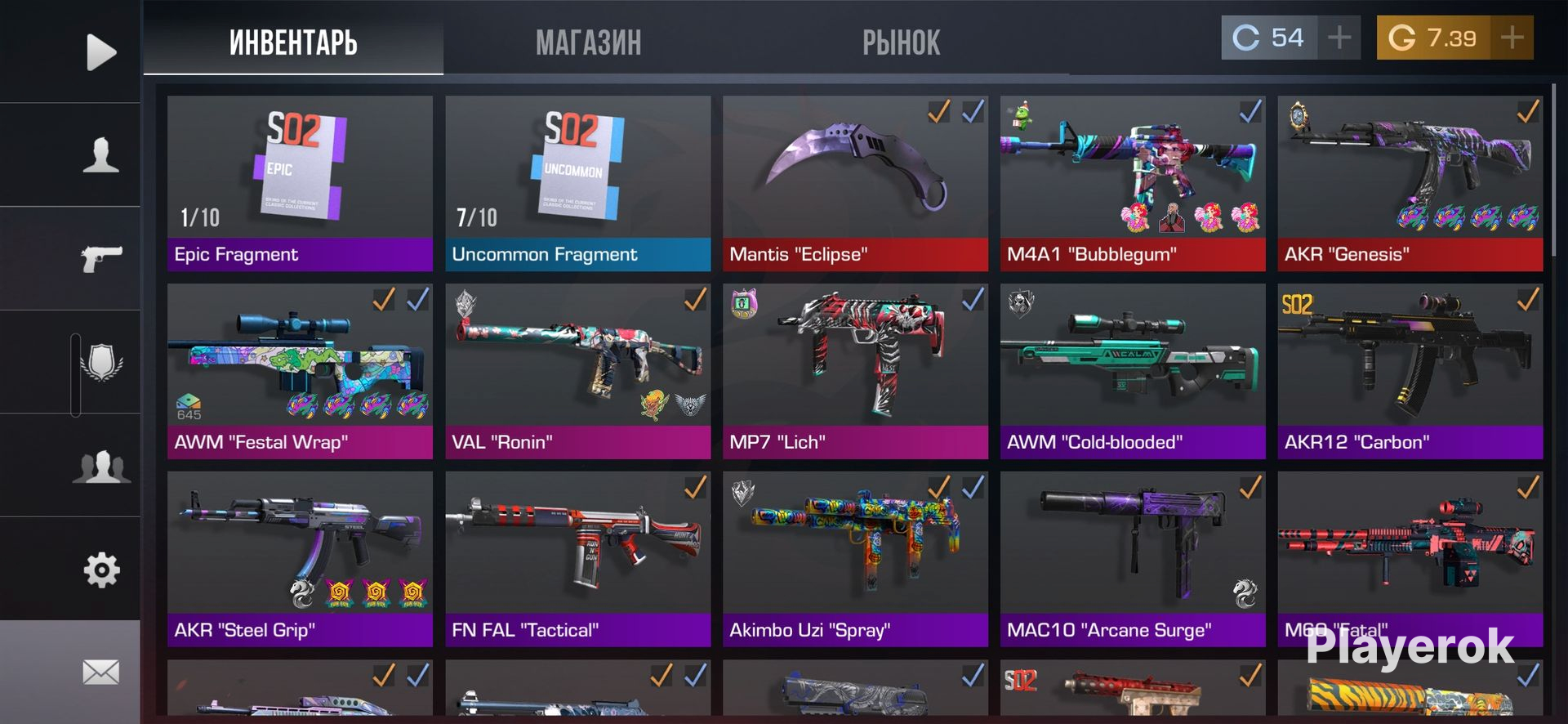Open the mail envelope icon

[100, 673]
